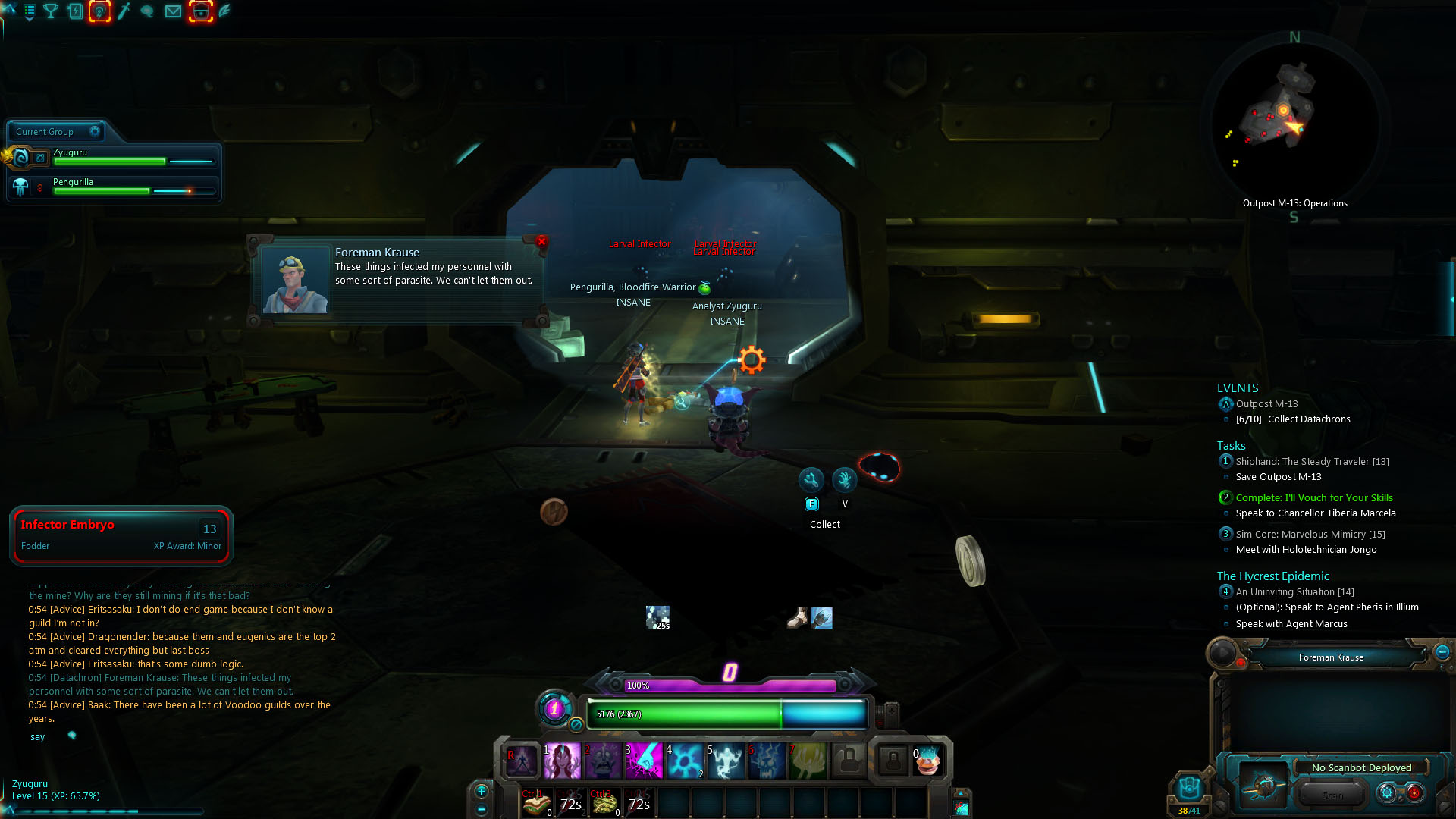
Task: Cast the blue burst ability in slot 4
Action: click(x=686, y=761)
